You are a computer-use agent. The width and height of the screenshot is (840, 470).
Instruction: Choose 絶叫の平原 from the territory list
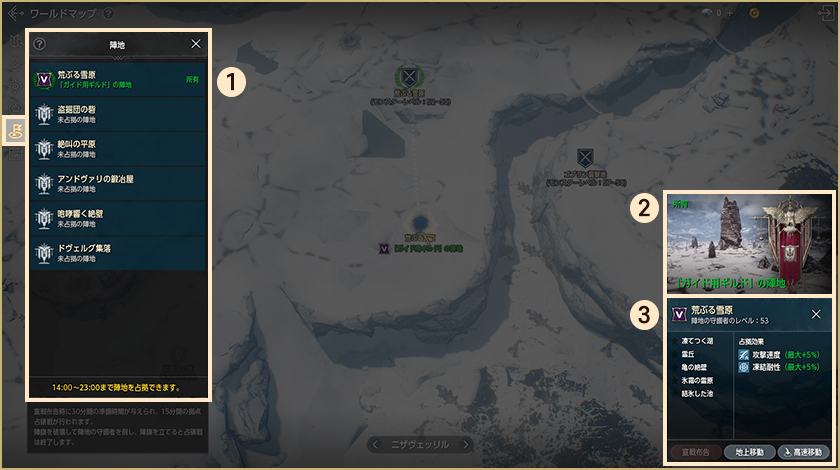point(118,148)
